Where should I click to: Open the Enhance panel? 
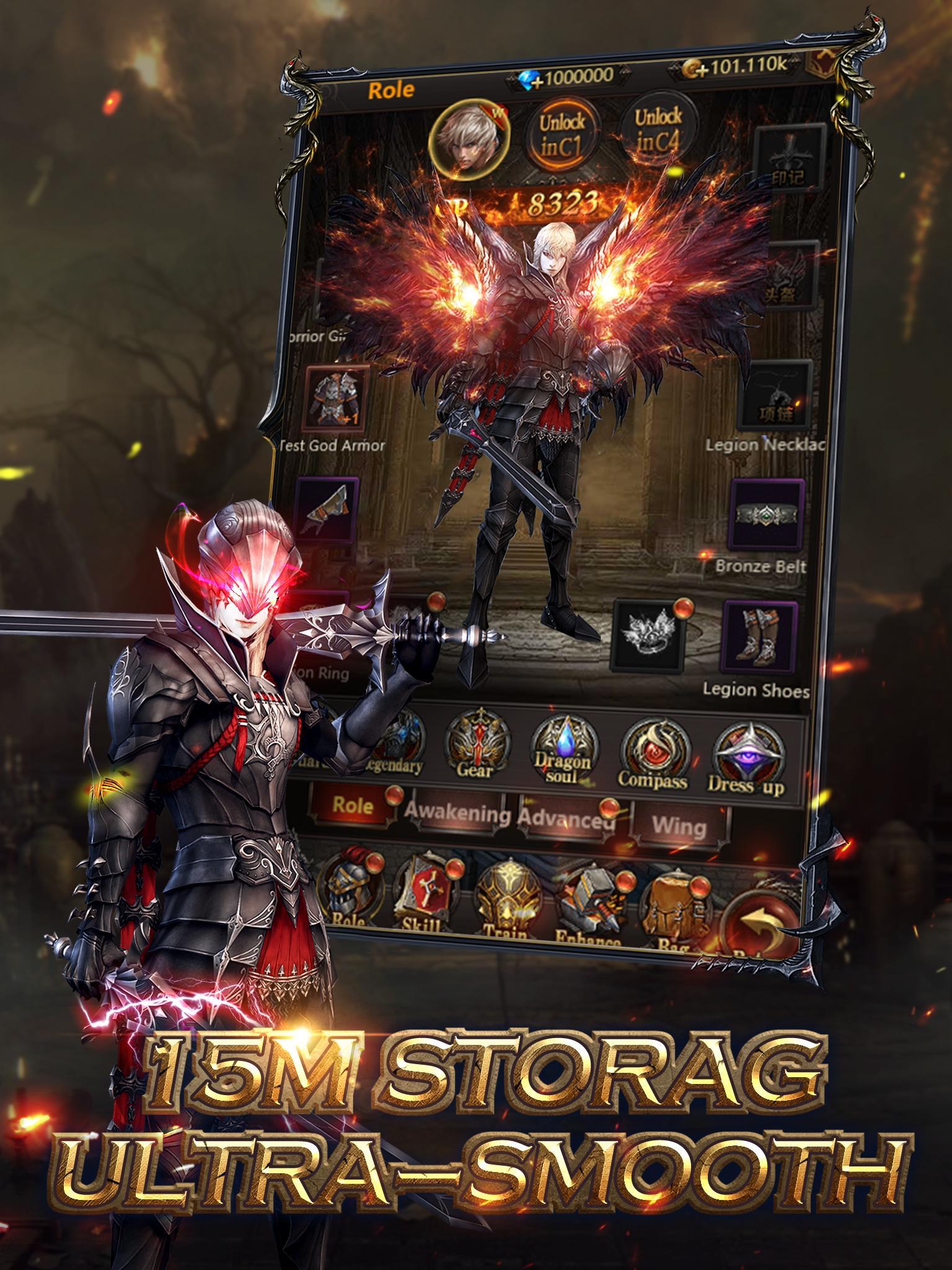[592, 897]
